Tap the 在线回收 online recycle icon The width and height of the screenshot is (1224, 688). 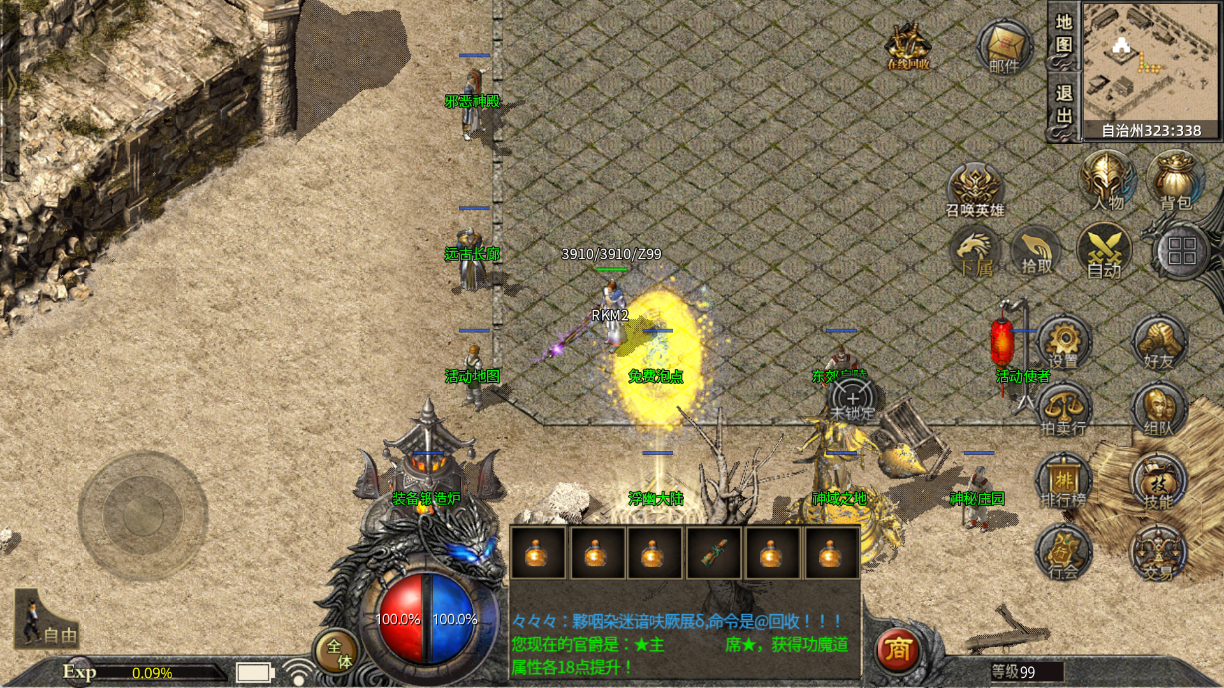[909, 46]
